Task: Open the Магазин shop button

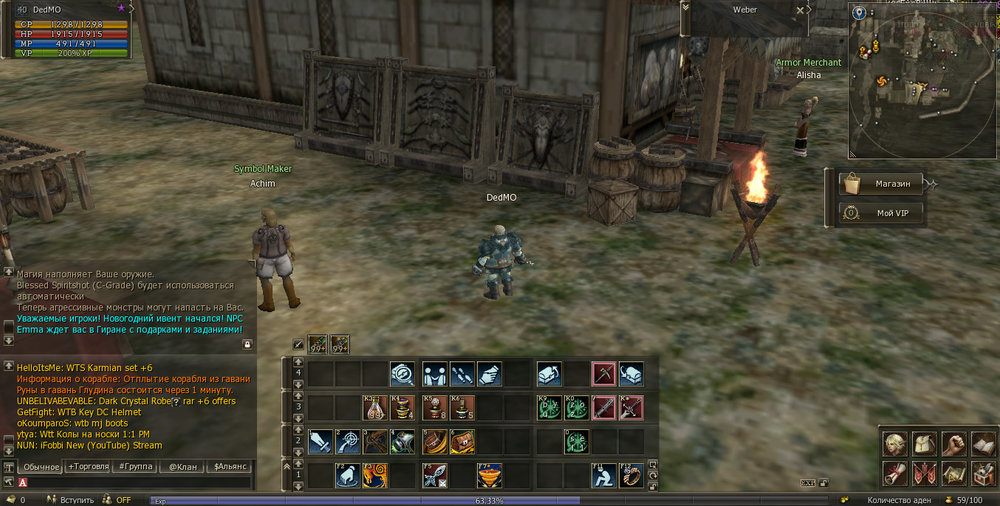Action: (880, 184)
